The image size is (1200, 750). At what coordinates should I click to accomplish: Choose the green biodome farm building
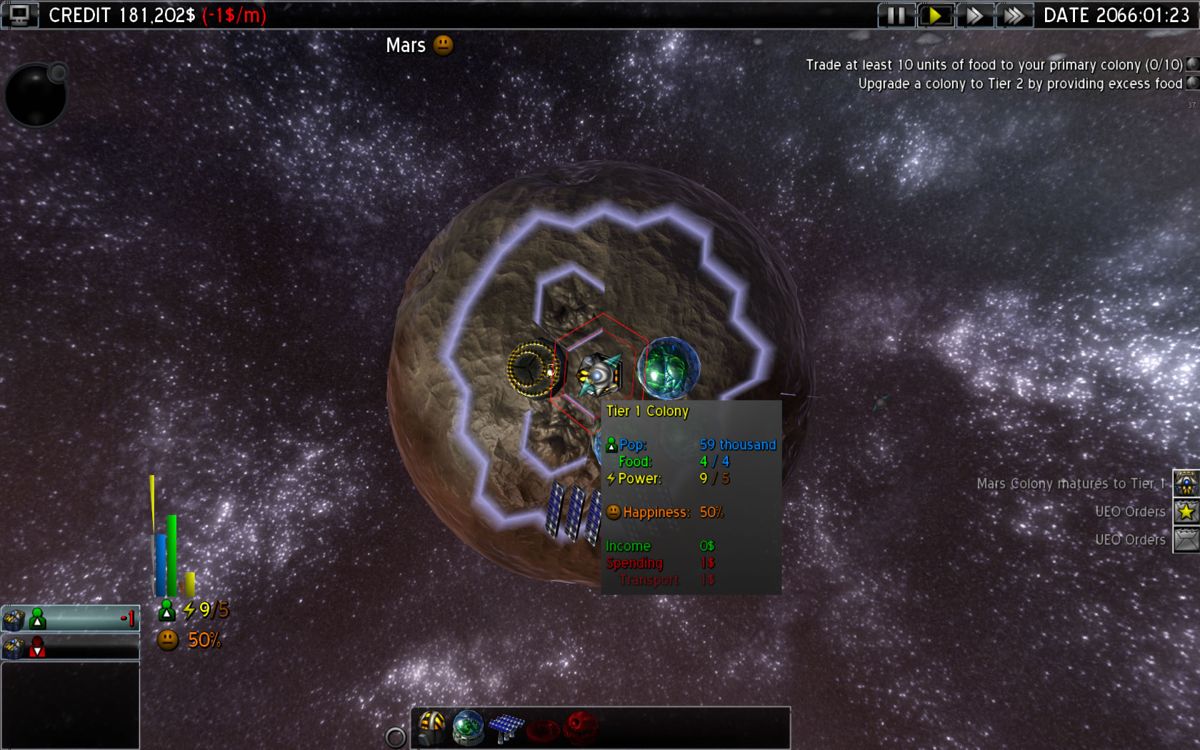pyautogui.click(x=468, y=727)
